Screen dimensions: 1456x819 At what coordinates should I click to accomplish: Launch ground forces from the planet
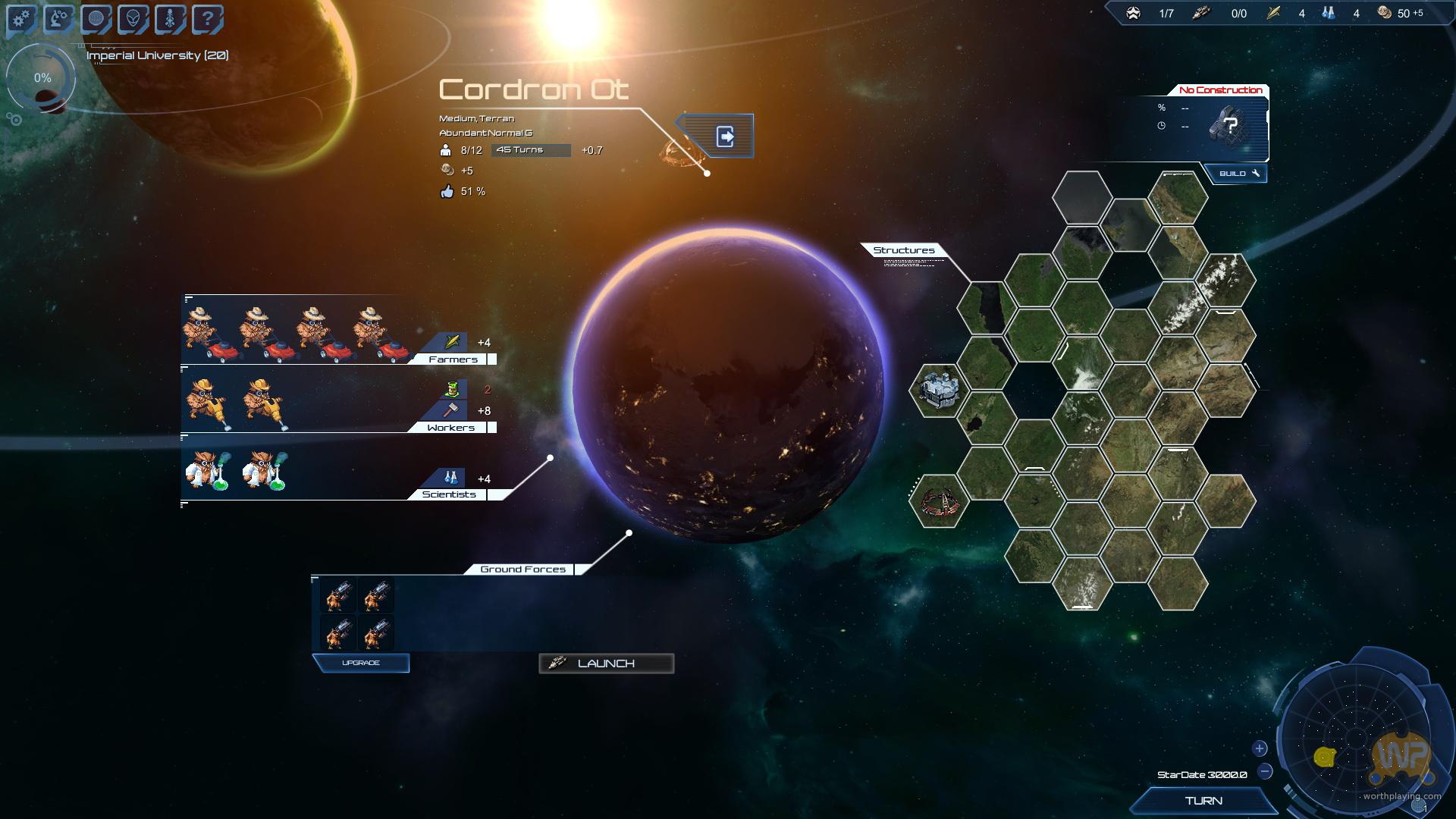click(606, 664)
